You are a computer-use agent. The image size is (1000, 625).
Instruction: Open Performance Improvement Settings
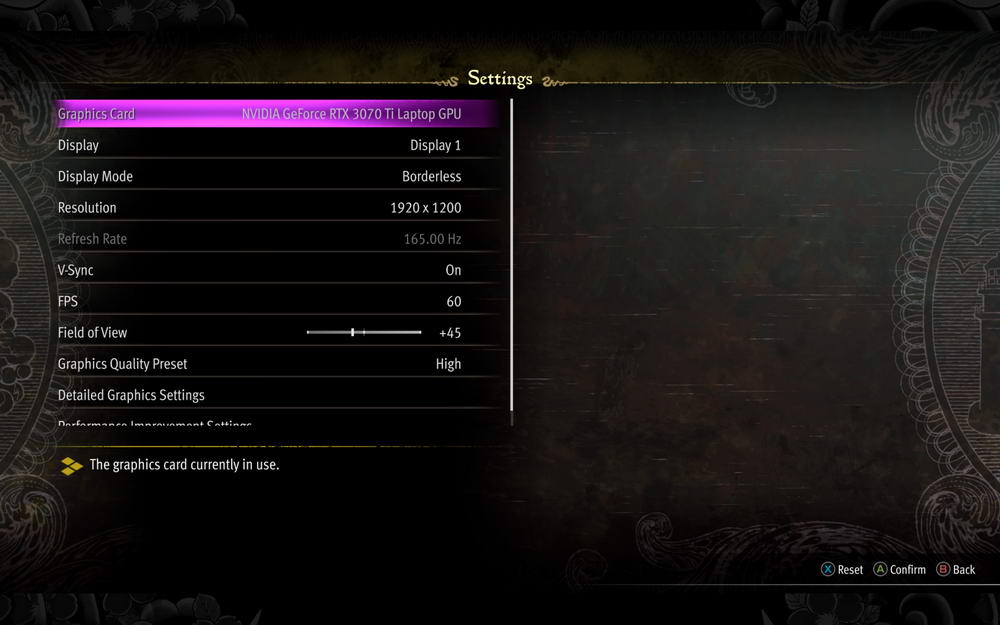155,425
